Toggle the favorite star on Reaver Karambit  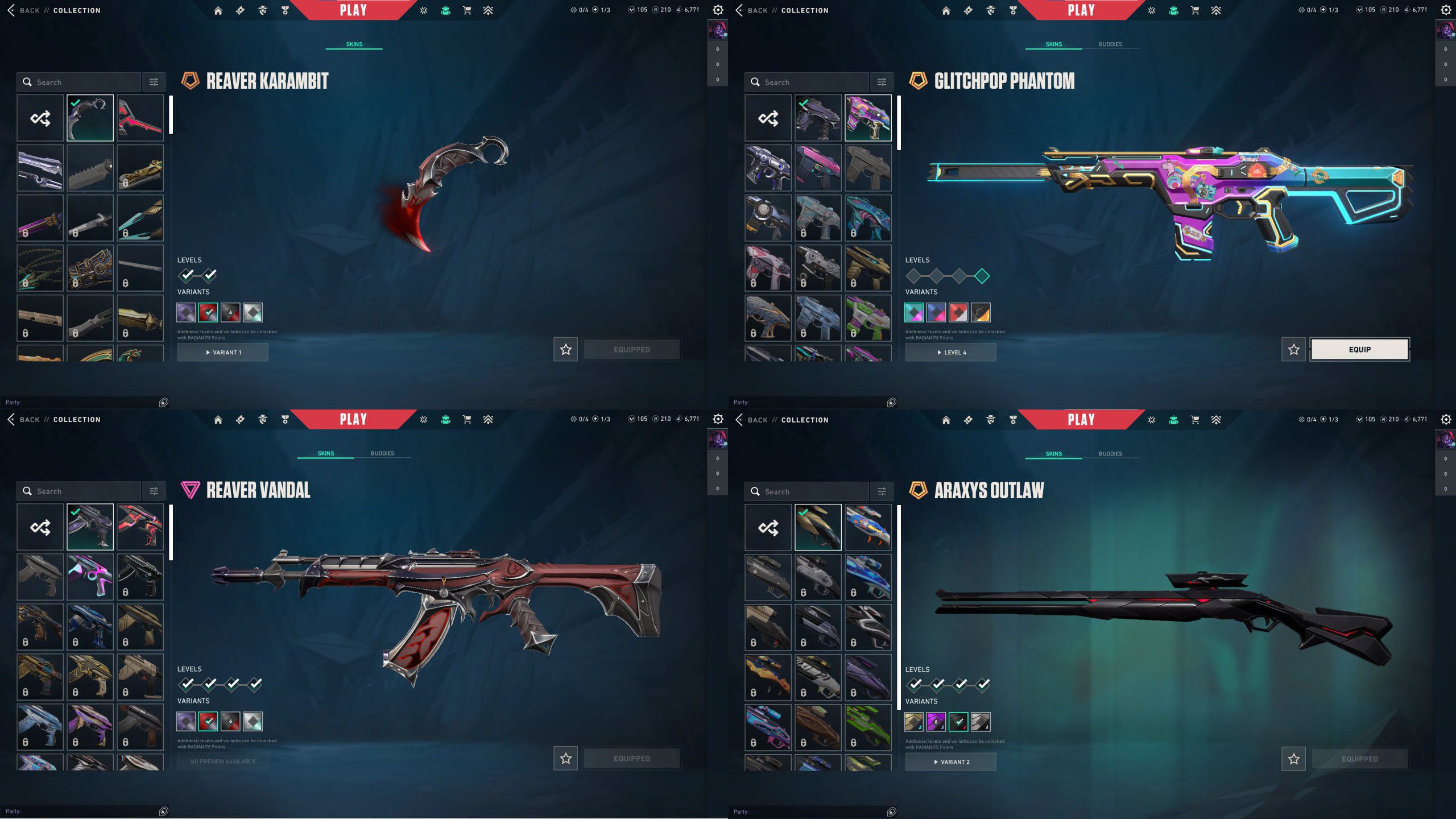[x=565, y=350]
